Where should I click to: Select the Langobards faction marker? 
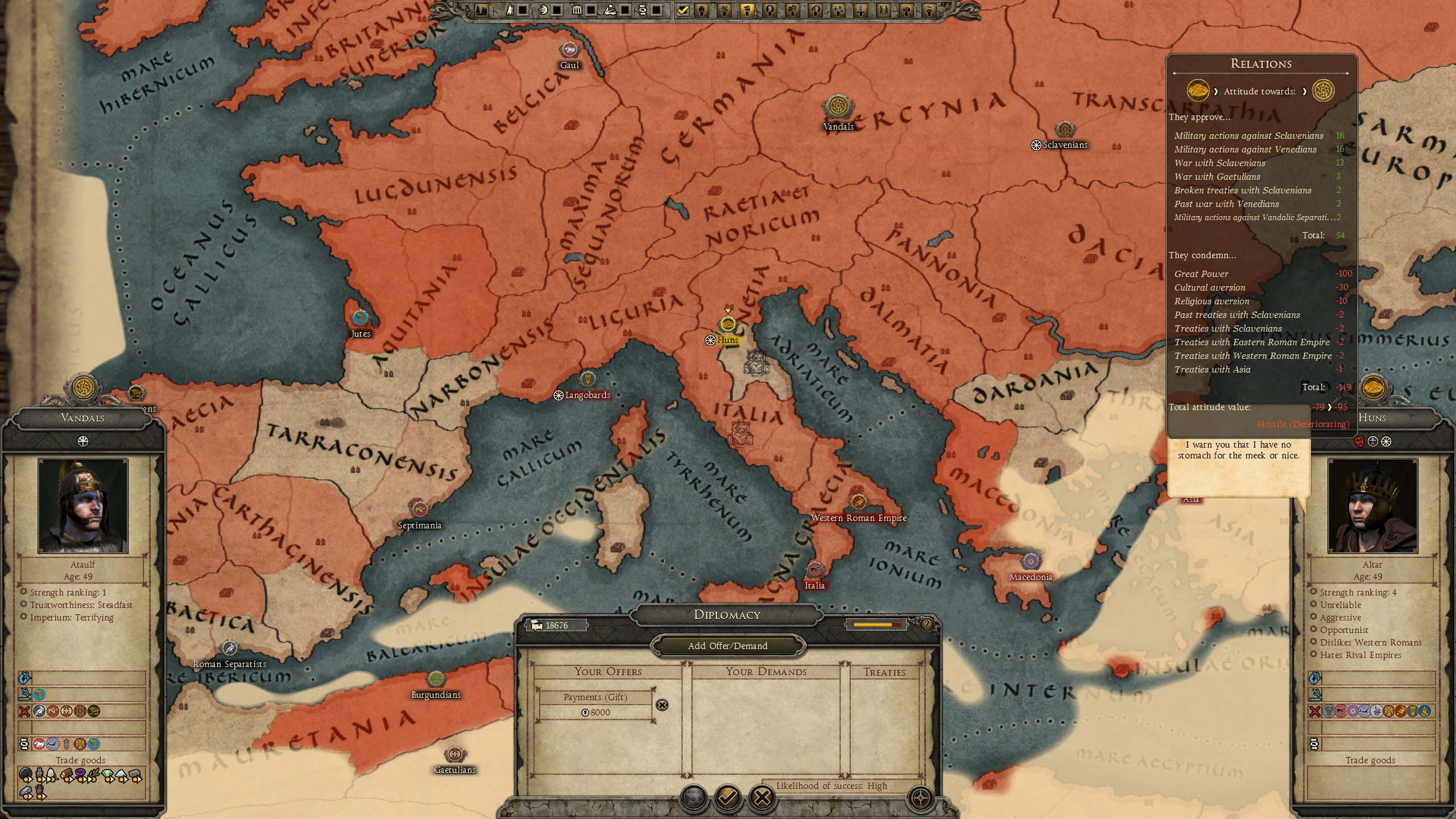coord(587,379)
